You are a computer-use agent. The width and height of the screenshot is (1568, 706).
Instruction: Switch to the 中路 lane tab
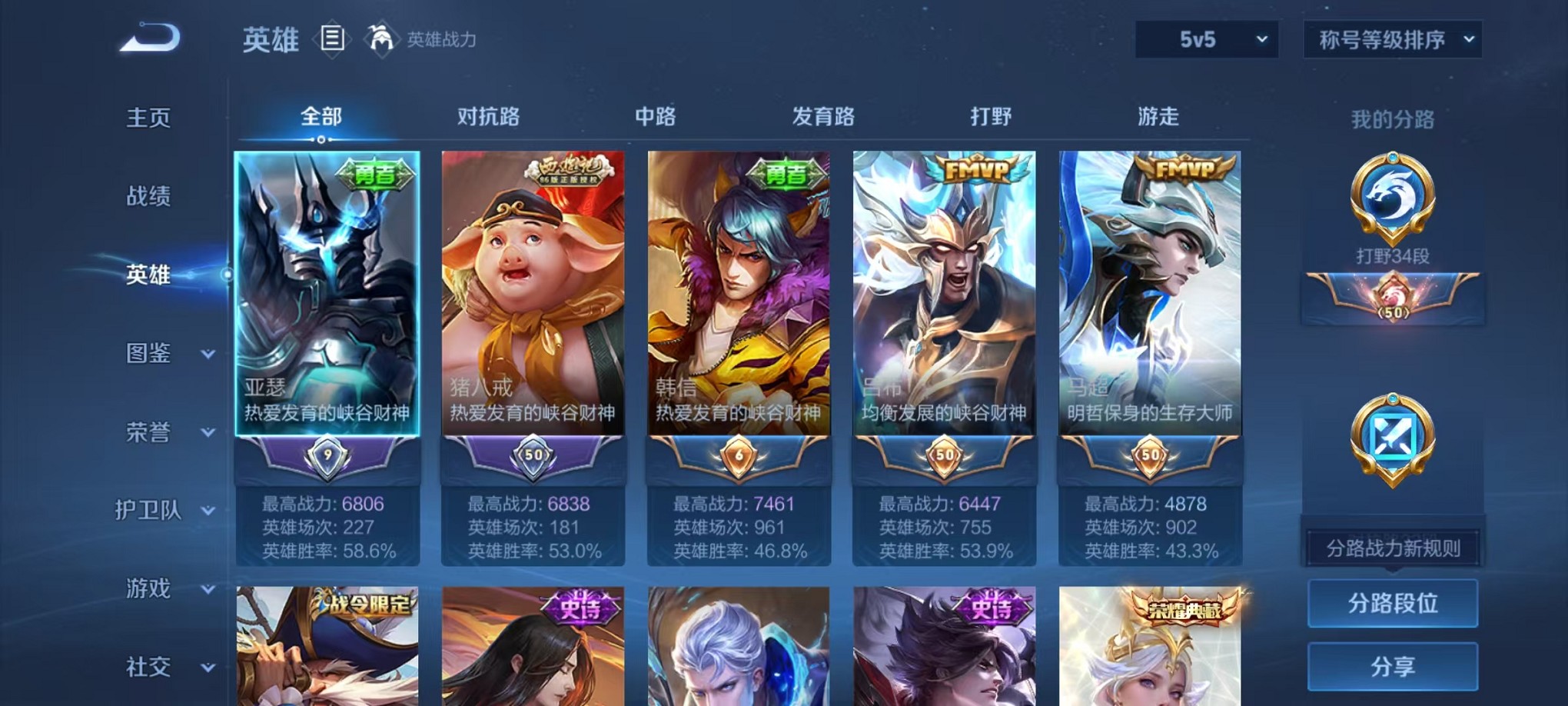657,117
